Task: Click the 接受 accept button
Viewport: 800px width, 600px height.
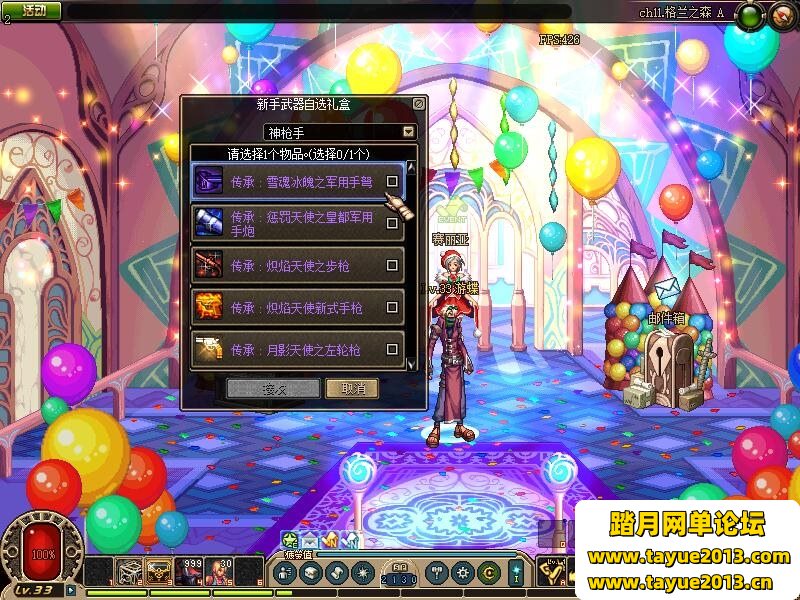Action: coord(273,389)
